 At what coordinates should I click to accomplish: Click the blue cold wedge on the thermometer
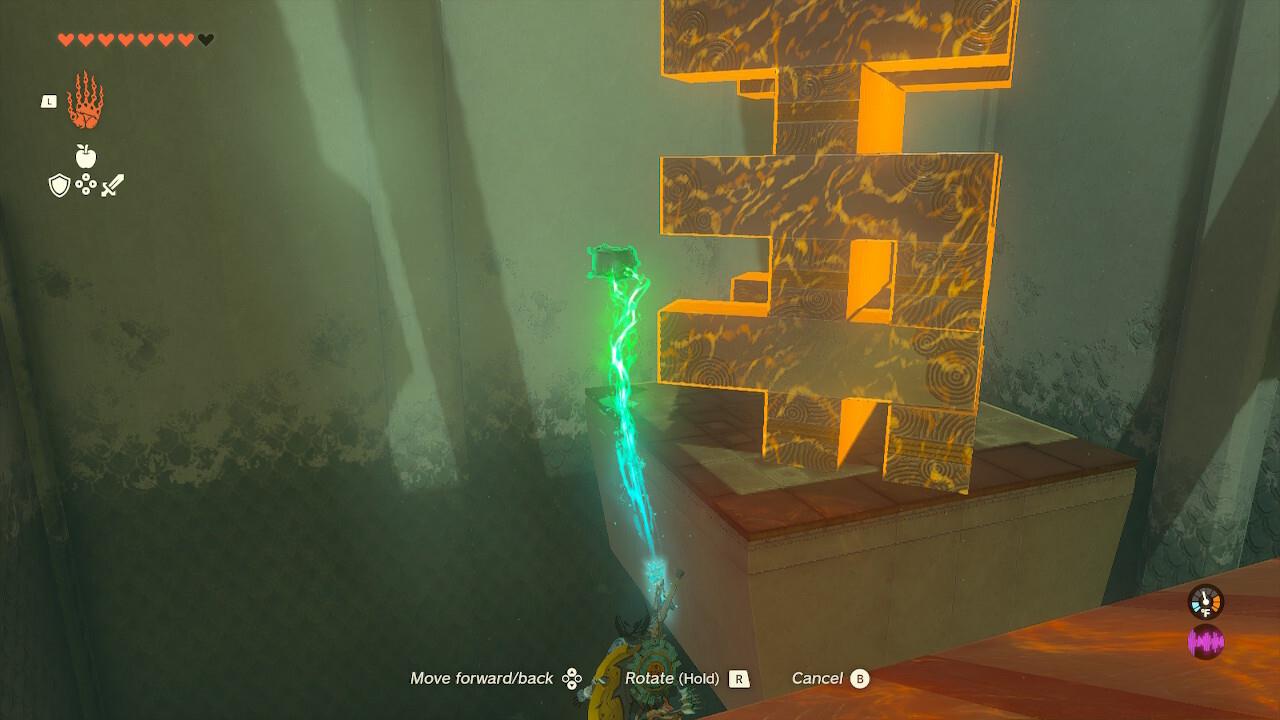[1196, 606]
